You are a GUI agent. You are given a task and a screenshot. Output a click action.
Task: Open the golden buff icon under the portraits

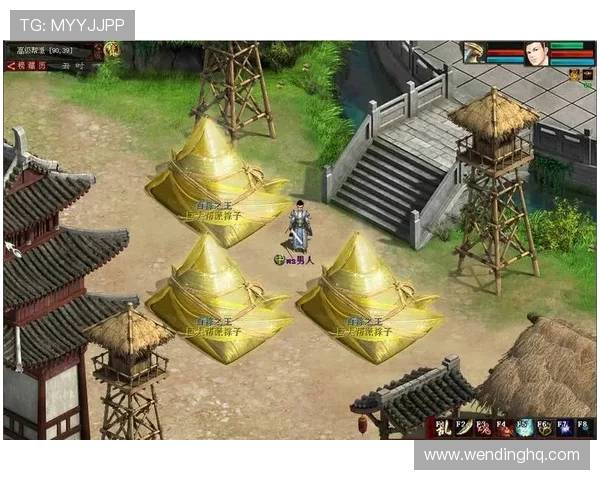pyautogui.click(x=575, y=75)
